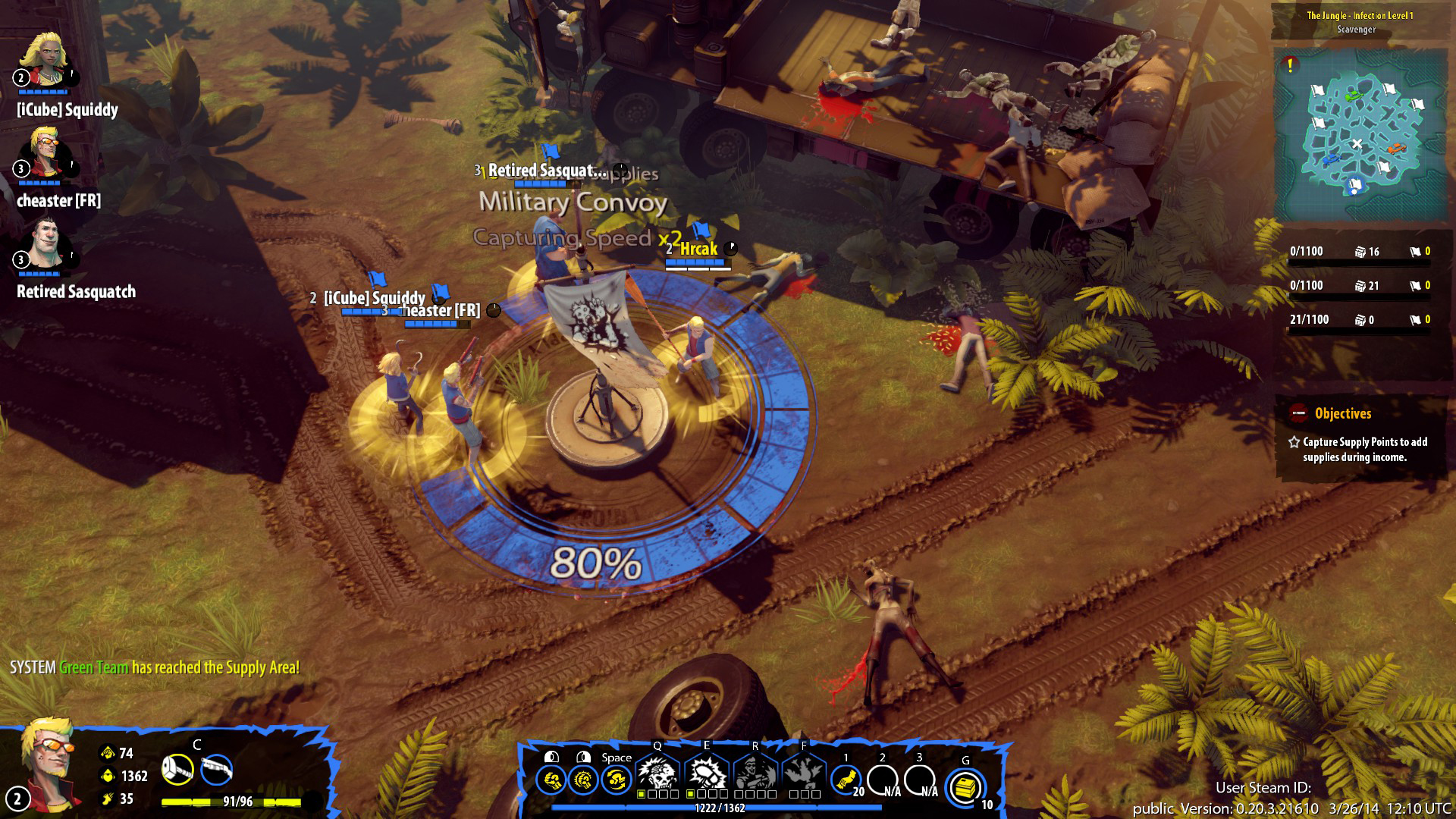Open the Objectives panel
1456x819 pixels.
(1342, 414)
